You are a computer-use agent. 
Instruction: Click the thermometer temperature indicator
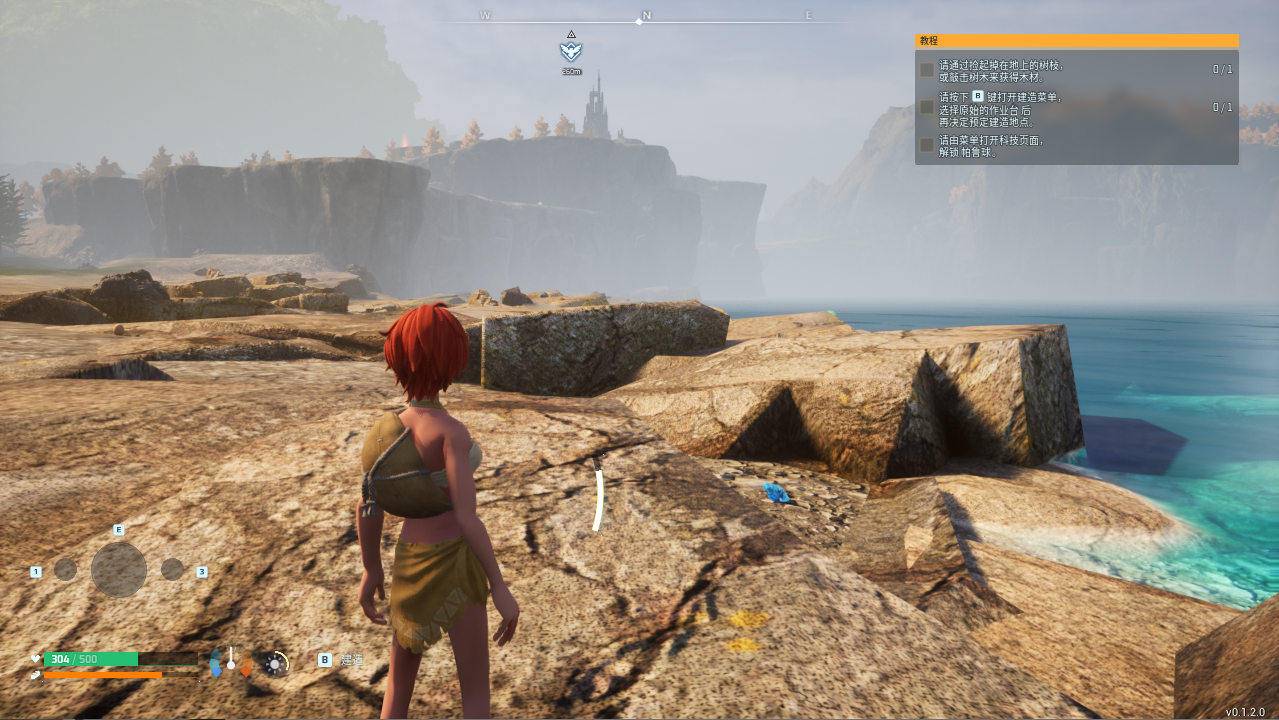(x=231, y=660)
